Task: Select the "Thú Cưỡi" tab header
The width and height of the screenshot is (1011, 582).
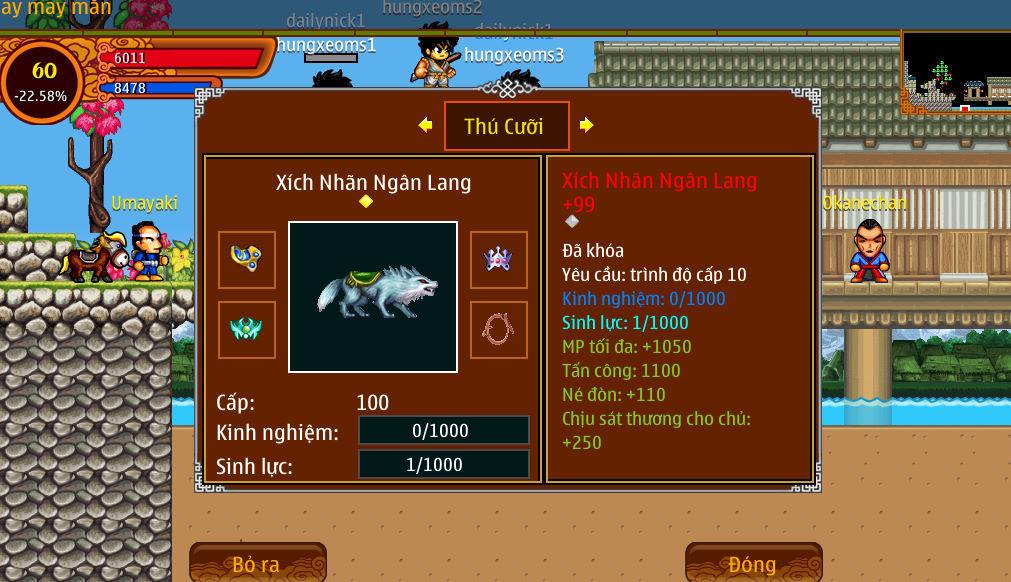Action: point(506,126)
